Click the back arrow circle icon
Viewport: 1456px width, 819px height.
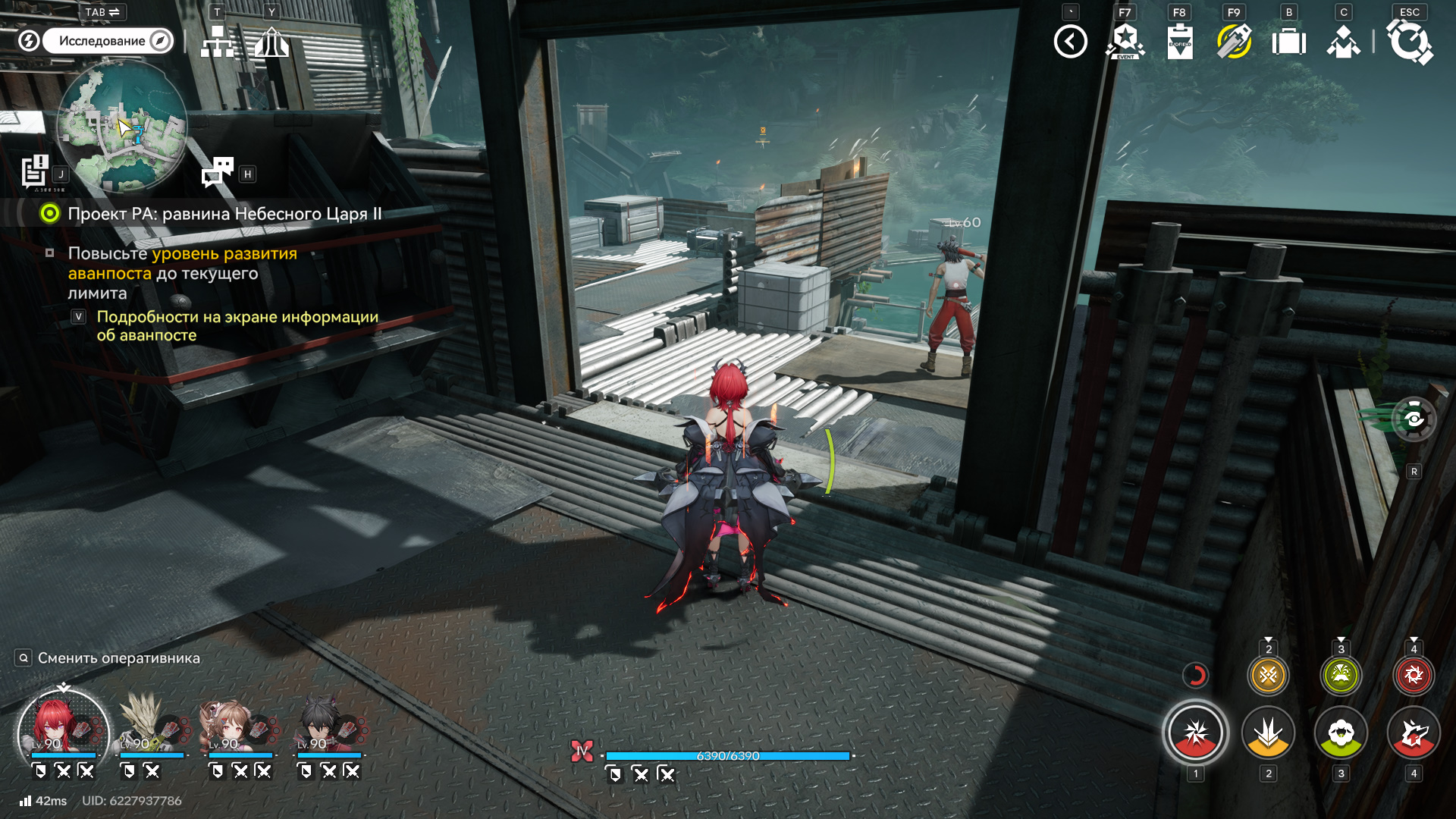[x=1070, y=42]
